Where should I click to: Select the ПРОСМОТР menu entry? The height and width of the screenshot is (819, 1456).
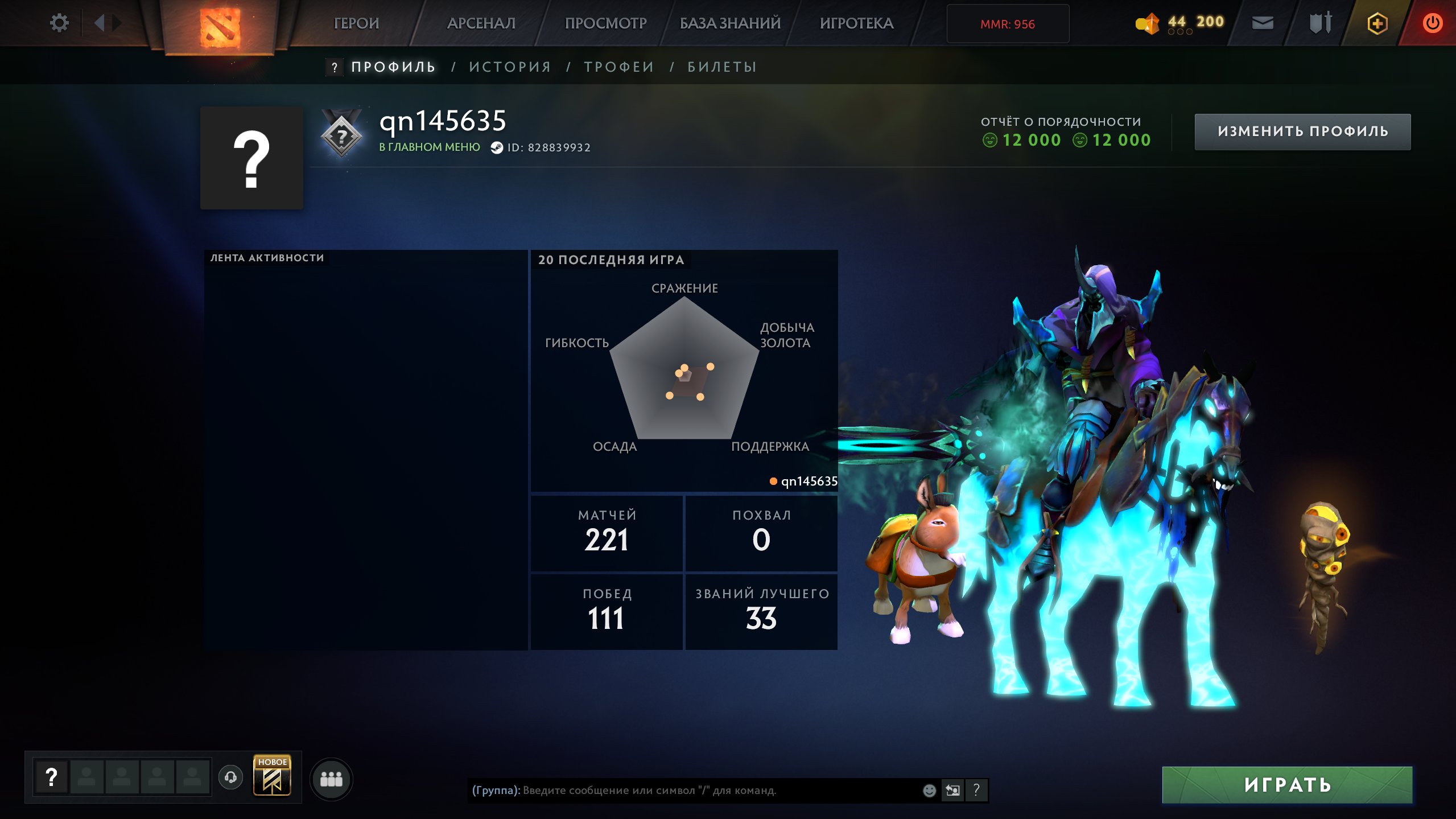point(605,23)
